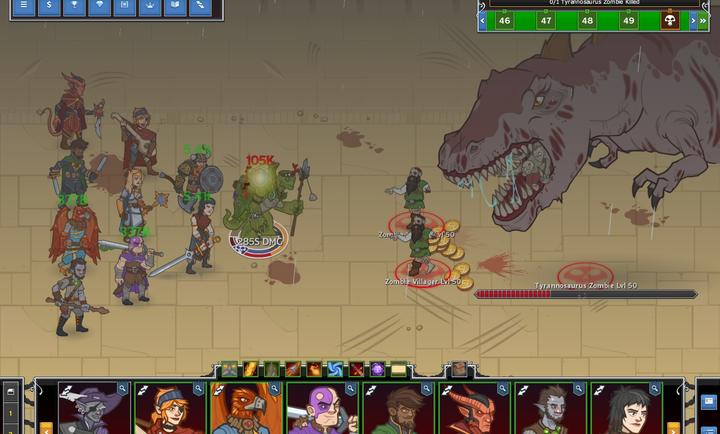Activate the purple orb ability icon
This screenshot has height=434, width=720.
[377, 370]
